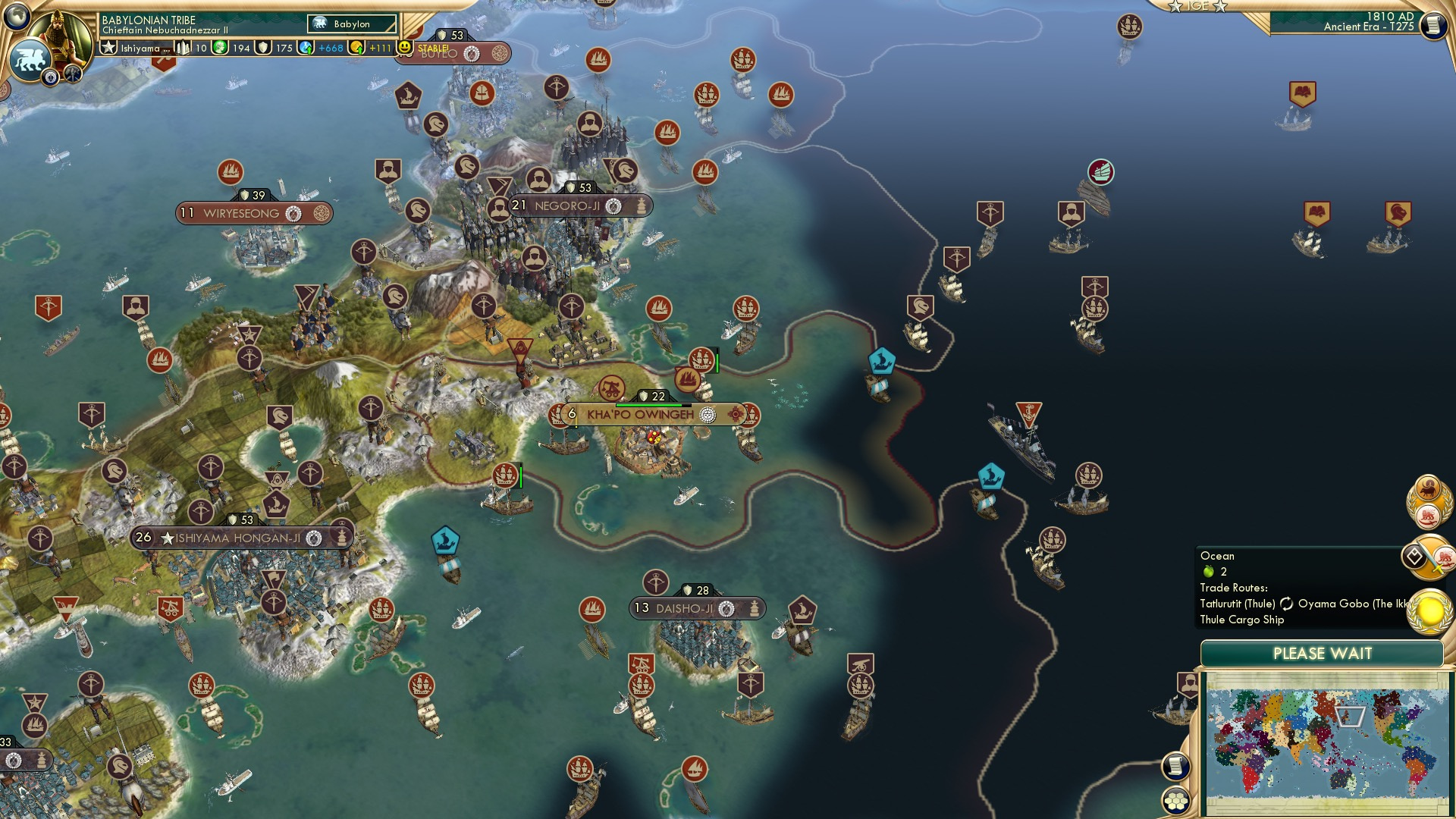Click the happiness smiley face icon
The image size is (1456, 819).
(403, 49)
